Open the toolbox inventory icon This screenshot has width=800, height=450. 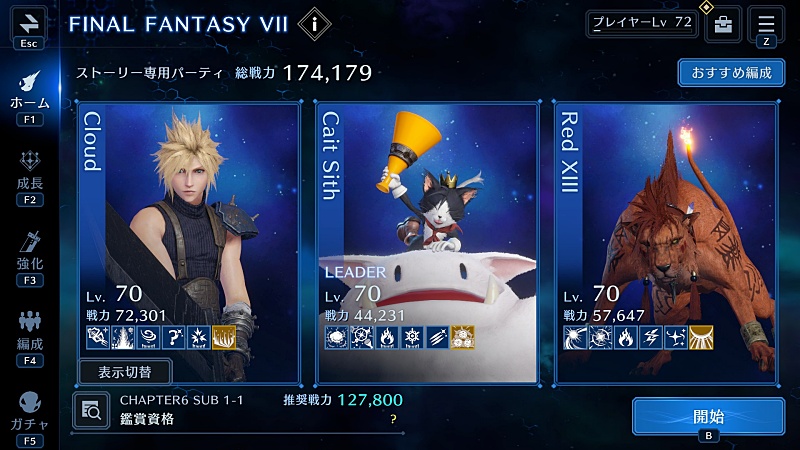click(x=723, y=24)
